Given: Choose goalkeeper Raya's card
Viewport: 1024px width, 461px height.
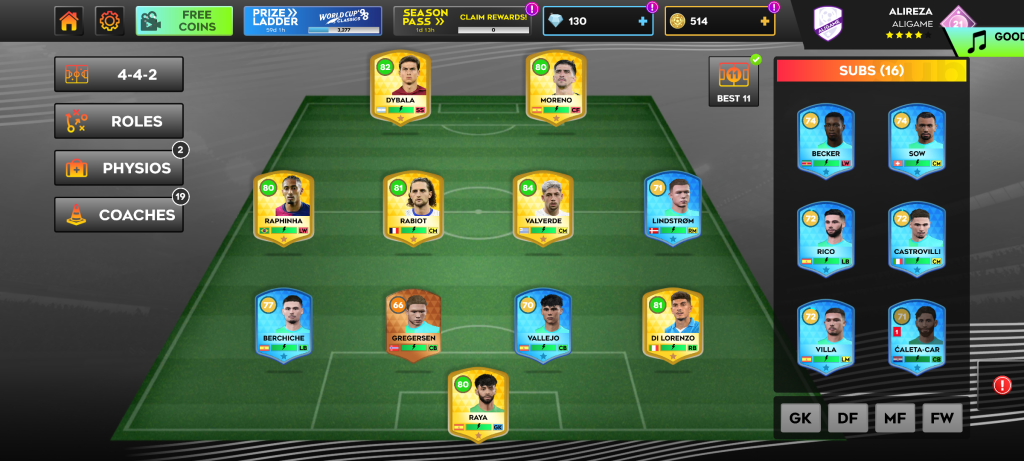Looking at the screenshot, I should pos(478,403).
